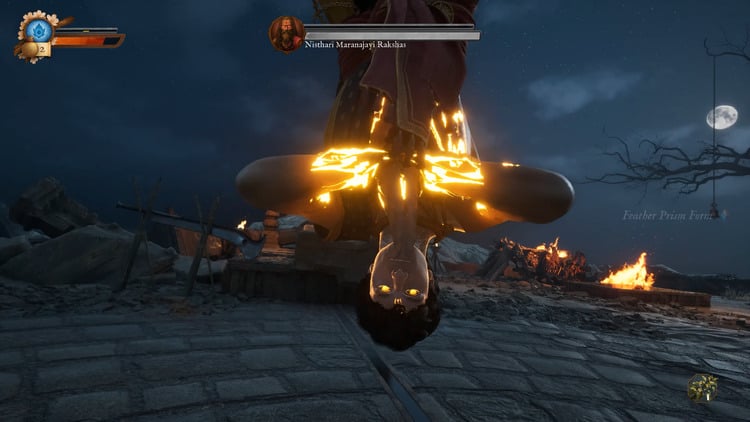Select the golden gourd flask with count 2

pyautogui.click(x=29, y=49)
